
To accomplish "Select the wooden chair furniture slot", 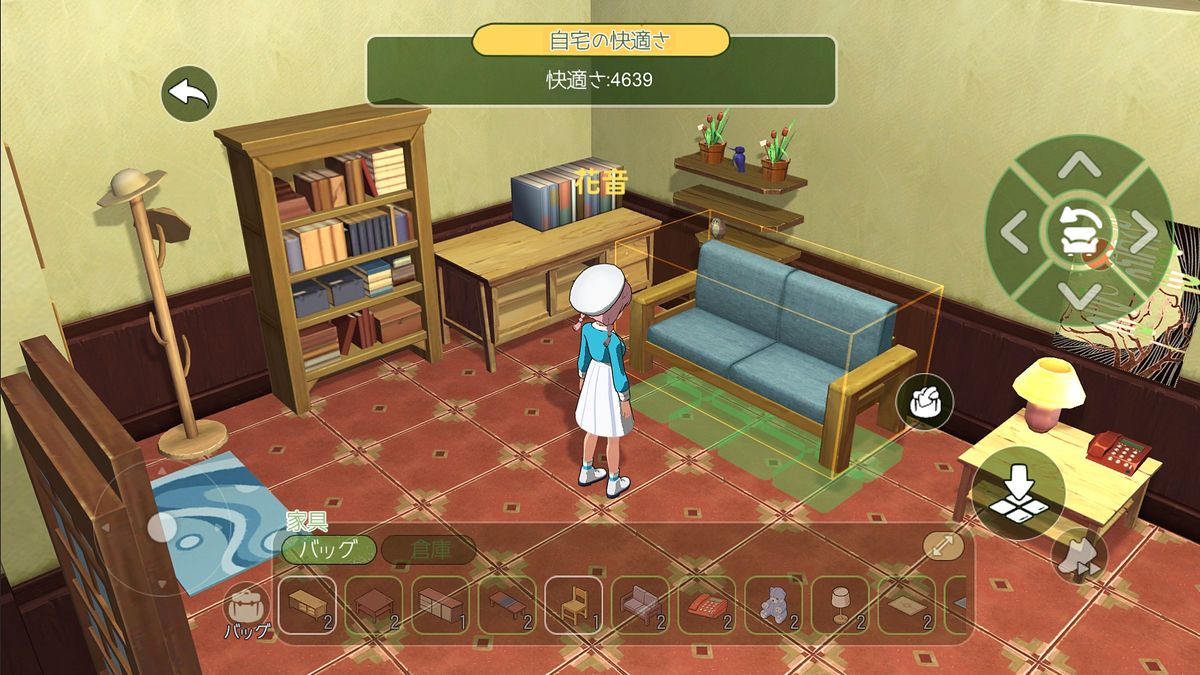I will click(x=573, y=606).
